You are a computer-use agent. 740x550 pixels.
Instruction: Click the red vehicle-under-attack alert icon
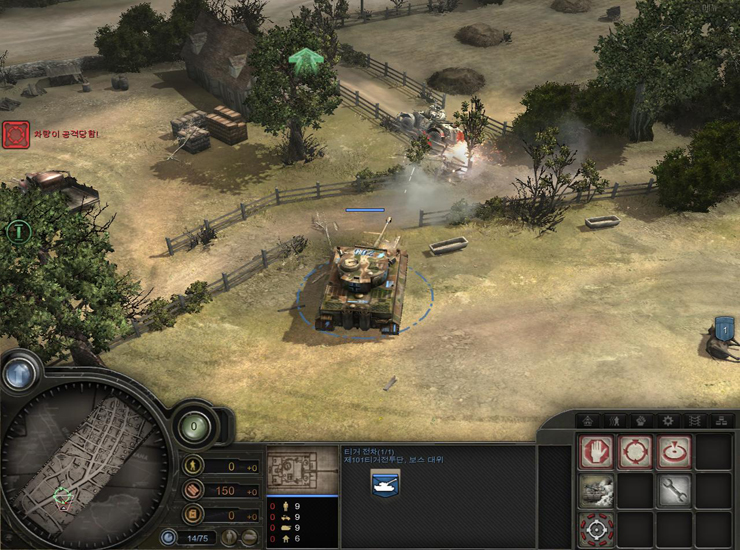point(16,134)
